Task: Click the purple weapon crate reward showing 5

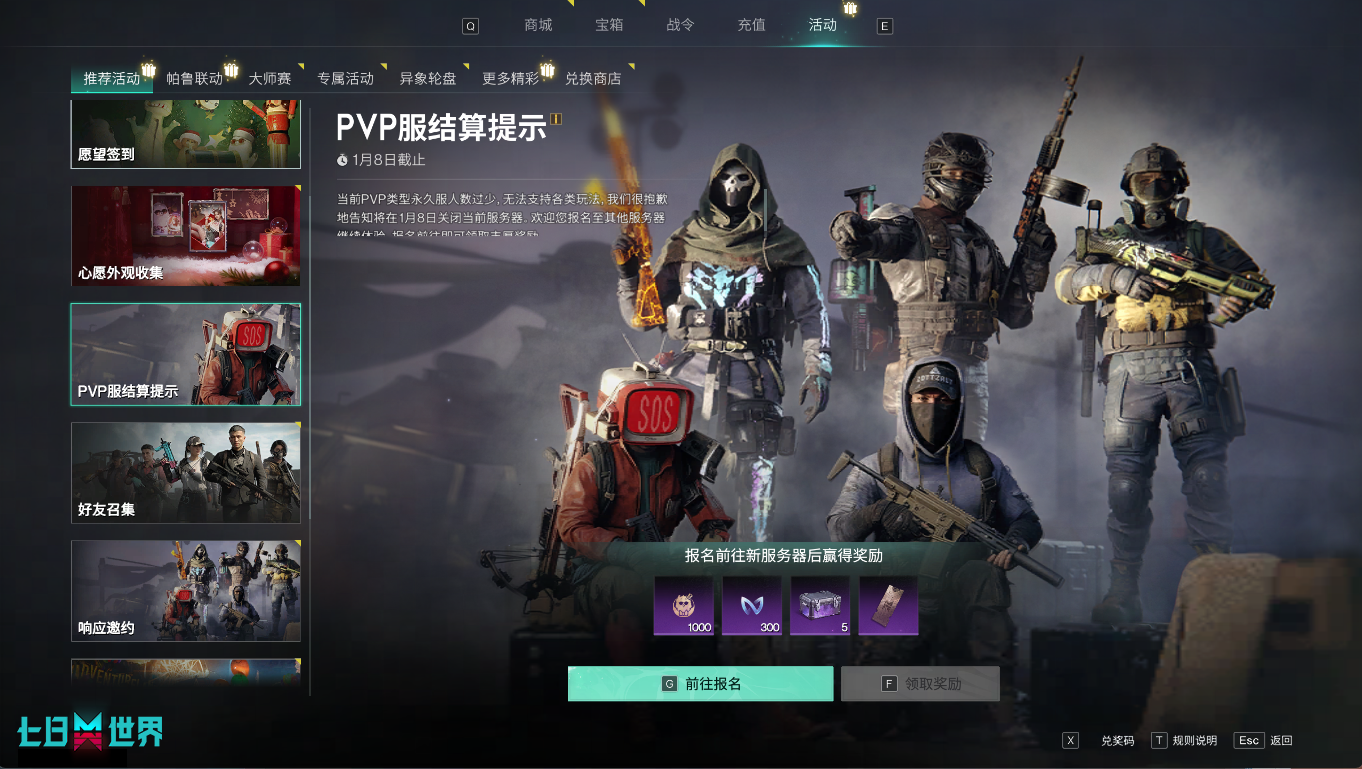Action: (x=820, y=605)
